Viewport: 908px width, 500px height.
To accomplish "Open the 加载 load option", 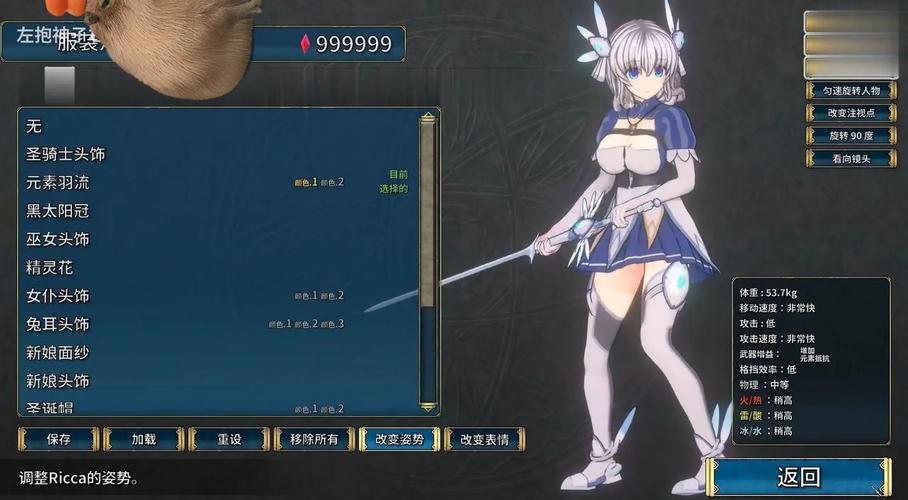I will click(x=144, y=439).
